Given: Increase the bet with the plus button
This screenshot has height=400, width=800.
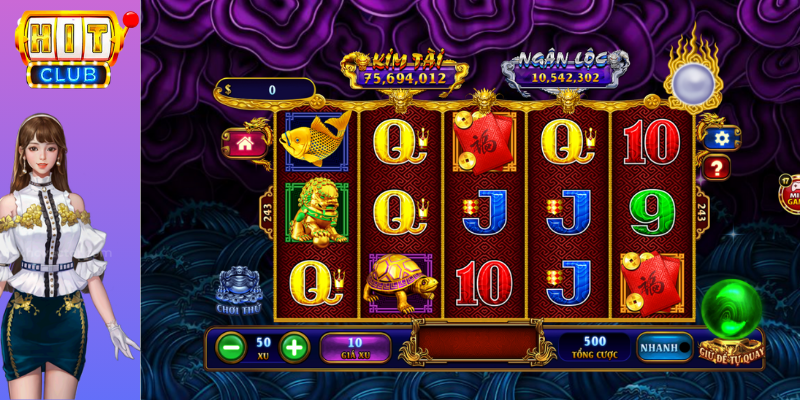Looking at the screenshot, I should pos(294,347).
